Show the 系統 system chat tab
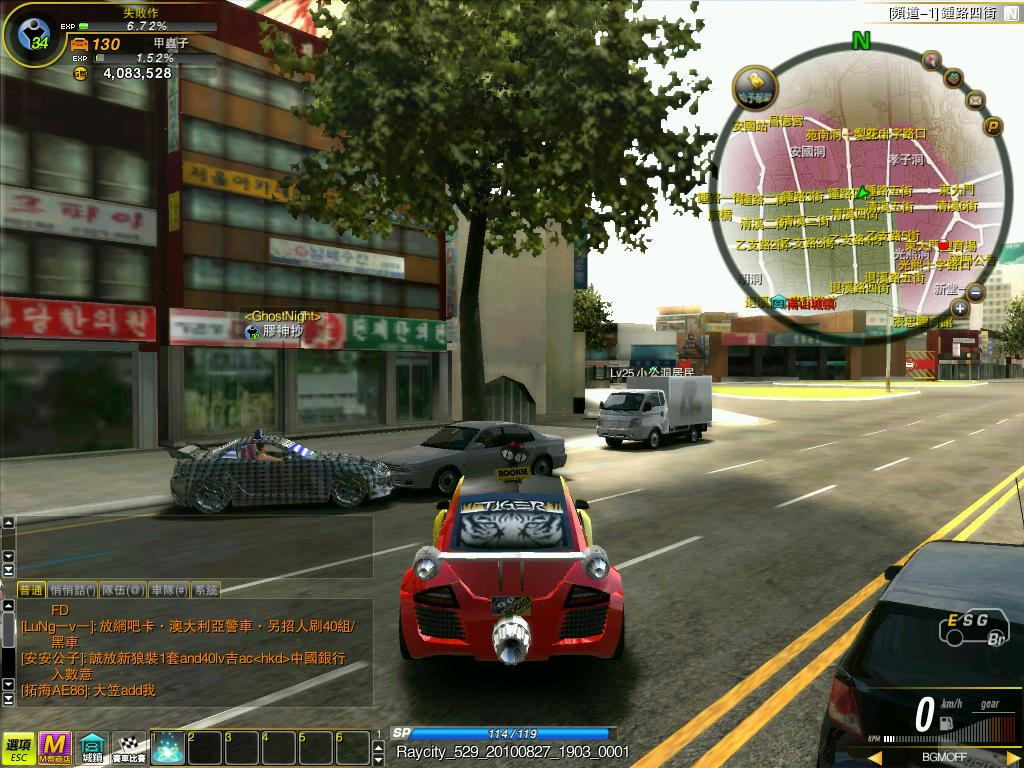This screenshot has width=1024, height=768. 205,590
